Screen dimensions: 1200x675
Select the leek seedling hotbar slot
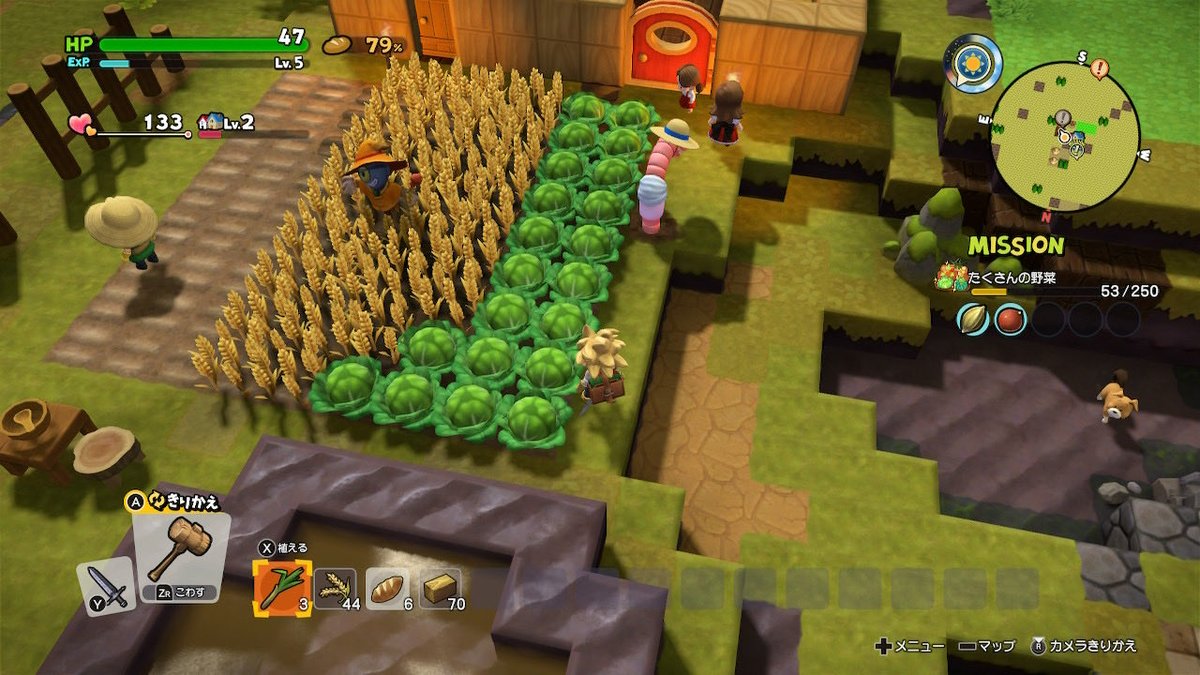(x=282, y=587)
